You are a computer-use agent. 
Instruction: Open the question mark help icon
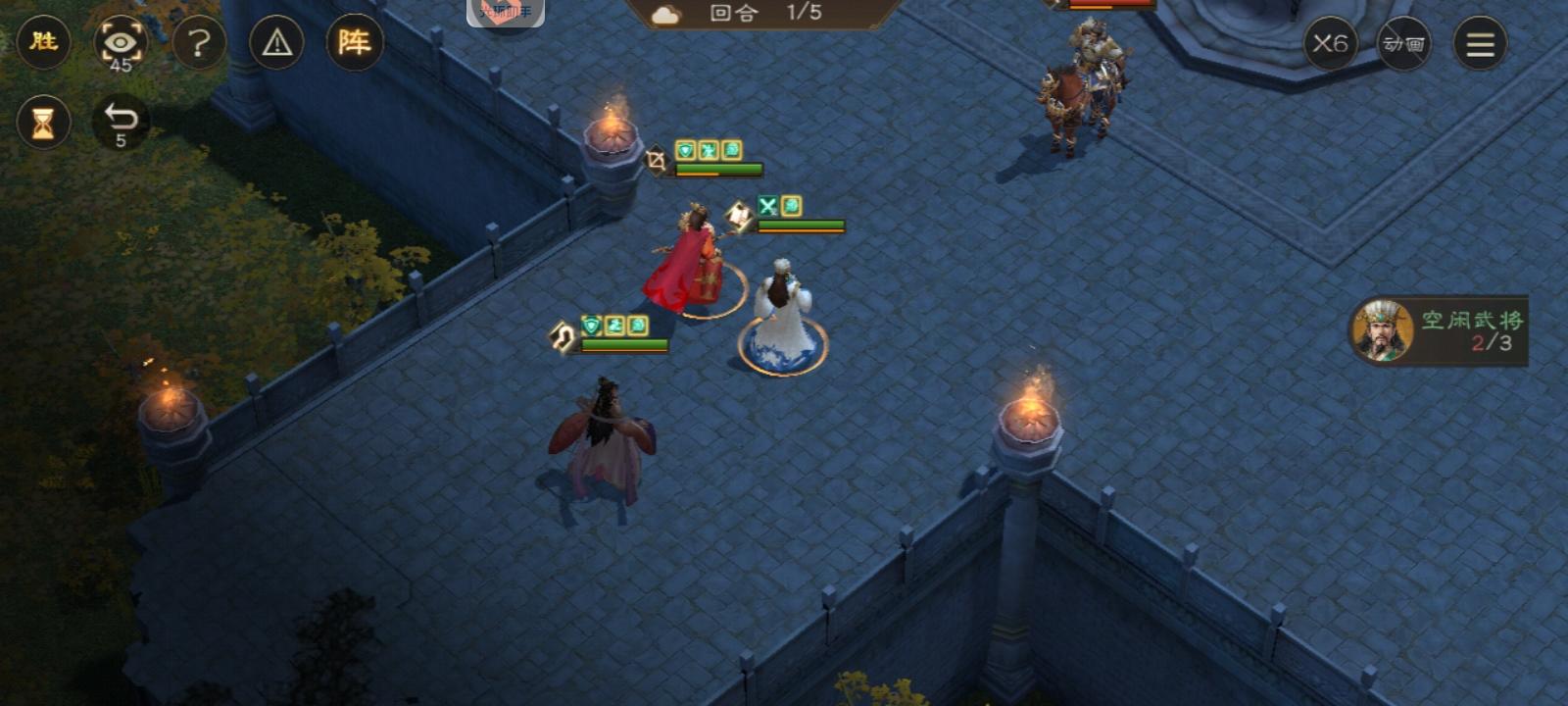(x=199, y=43)
